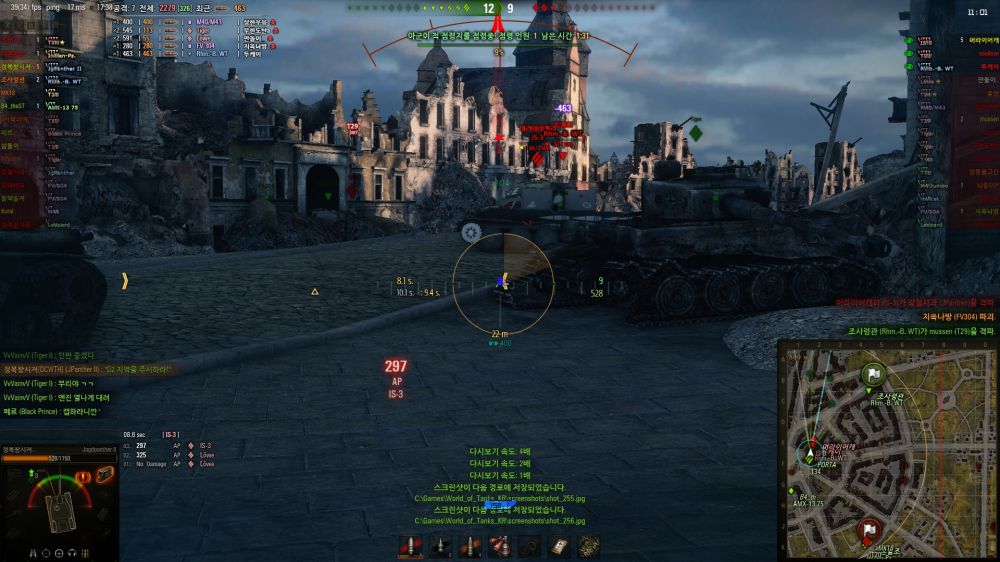Click the paper ration consumable slot
Image resolution: width=1000 pixels, height=562 pixels.
559,546
